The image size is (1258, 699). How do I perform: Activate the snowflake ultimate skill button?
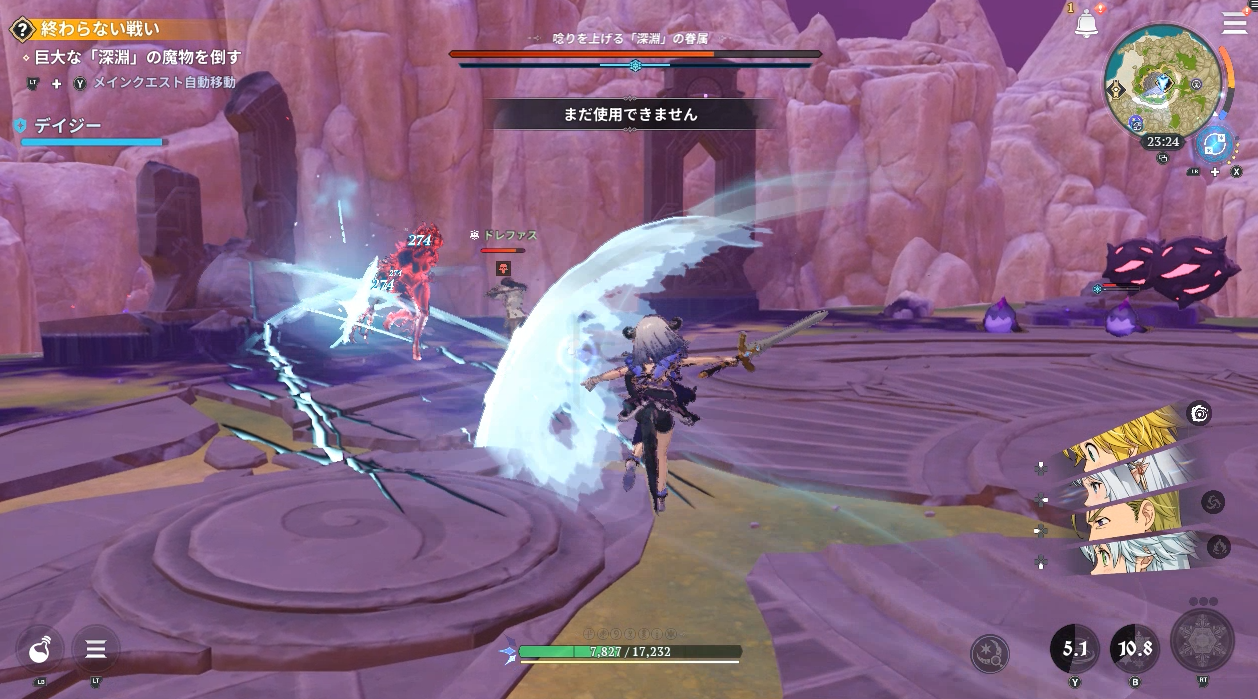[x=1202, y=641]
